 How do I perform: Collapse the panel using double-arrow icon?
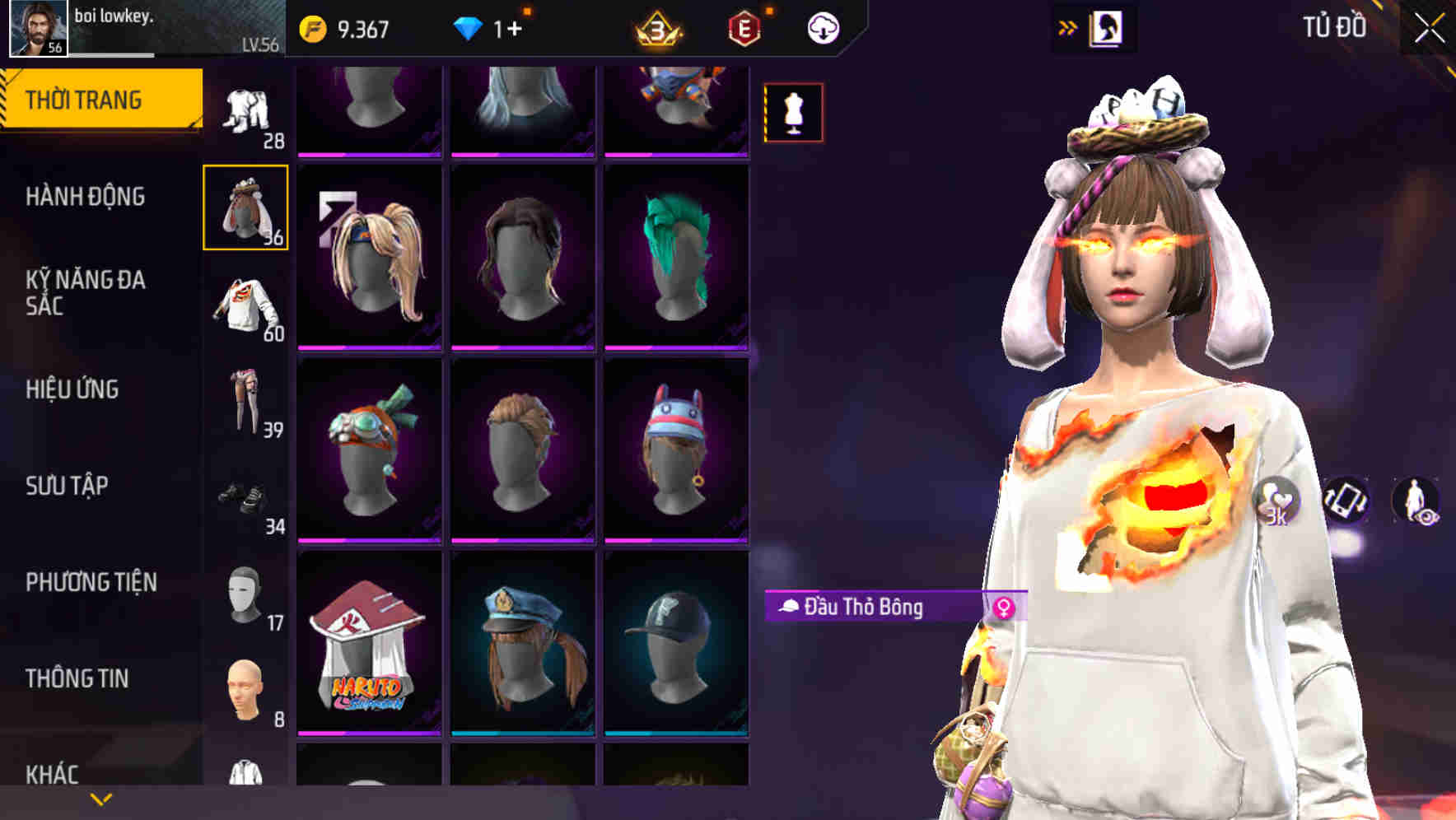point(1068,26)
